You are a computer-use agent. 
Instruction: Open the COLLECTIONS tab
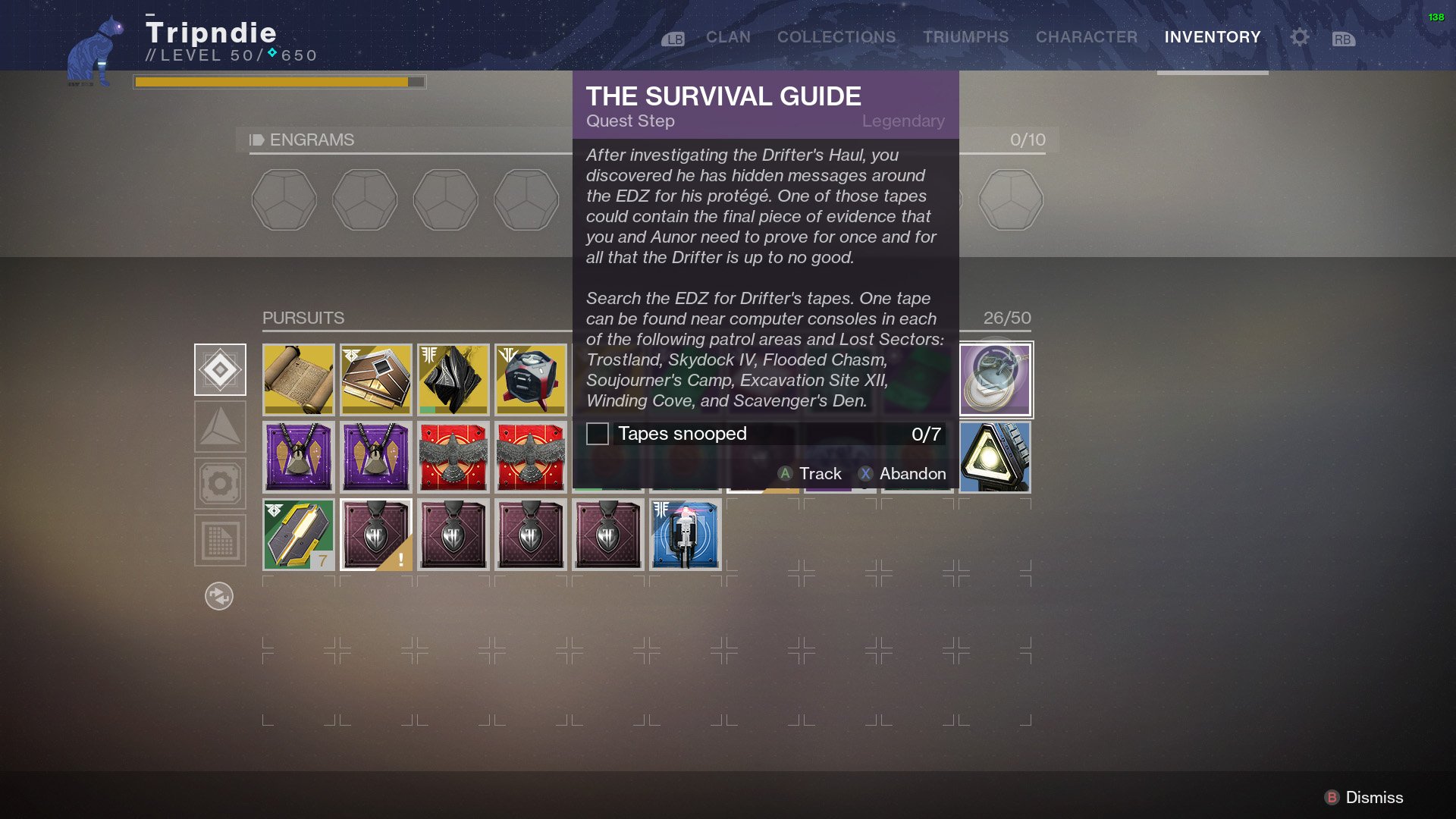pyautogui.click(x=835, y=36)
